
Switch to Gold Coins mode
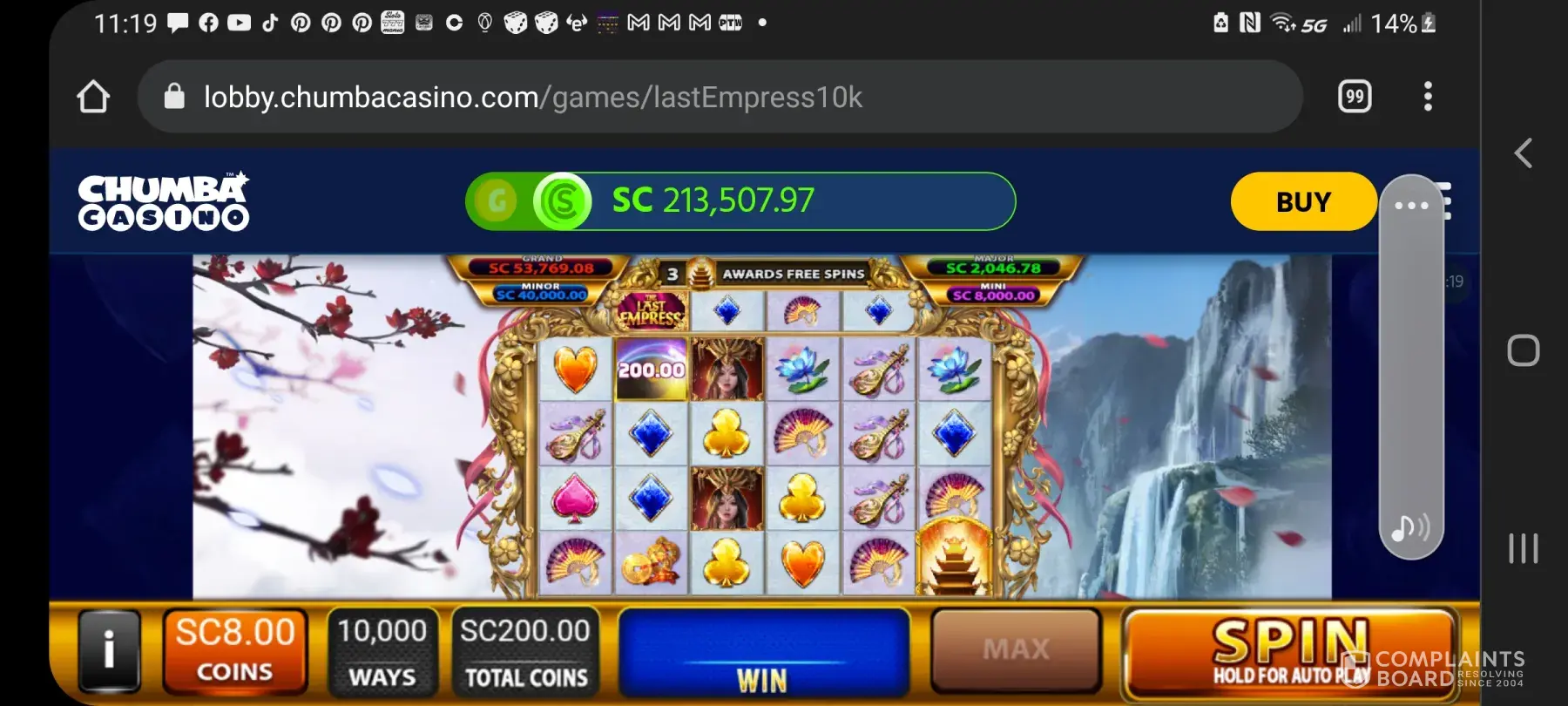[x=497, y=201]
